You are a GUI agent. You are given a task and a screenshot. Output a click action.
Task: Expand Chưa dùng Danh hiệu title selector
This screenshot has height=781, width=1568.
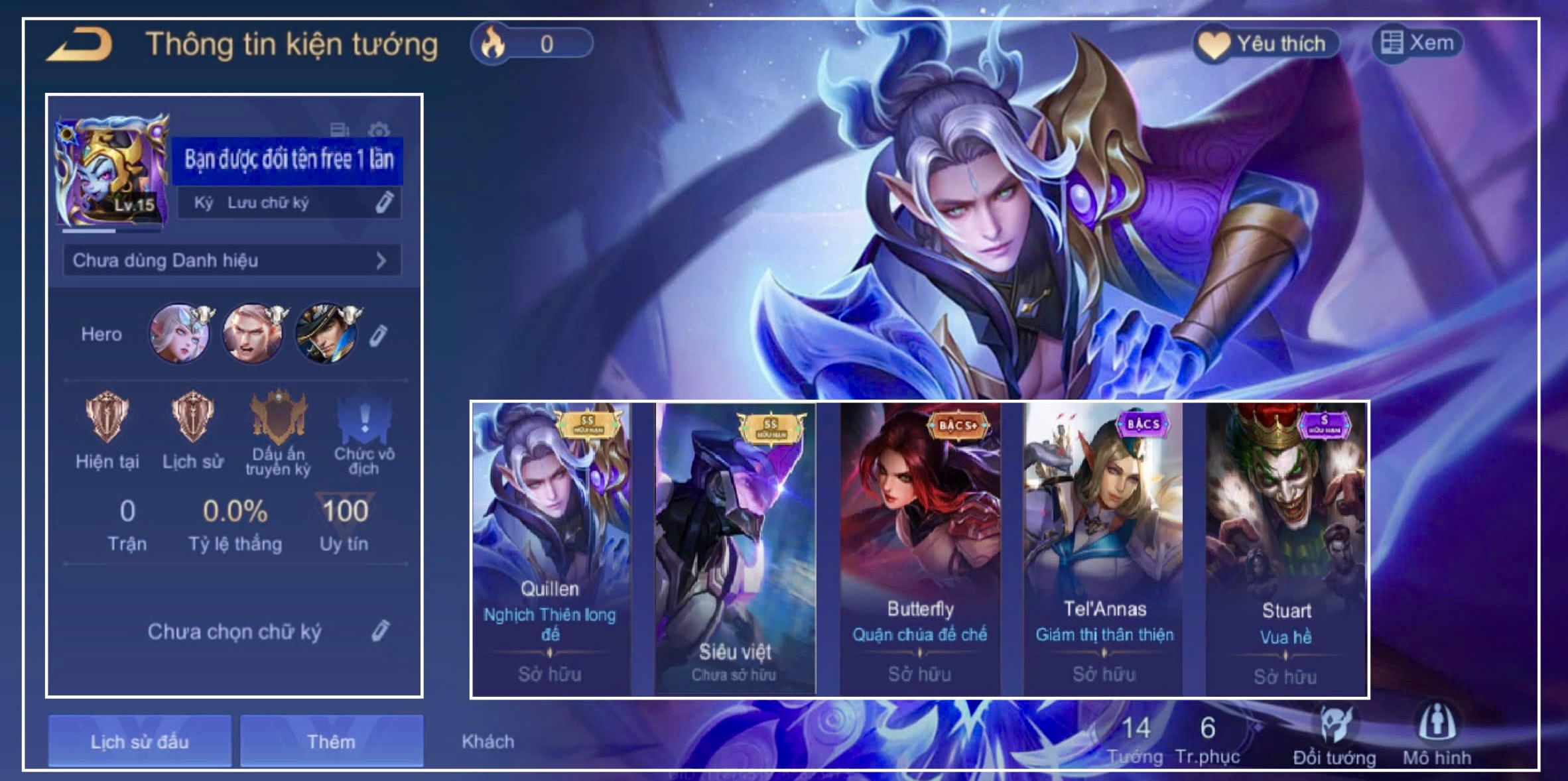pos(232,261)
